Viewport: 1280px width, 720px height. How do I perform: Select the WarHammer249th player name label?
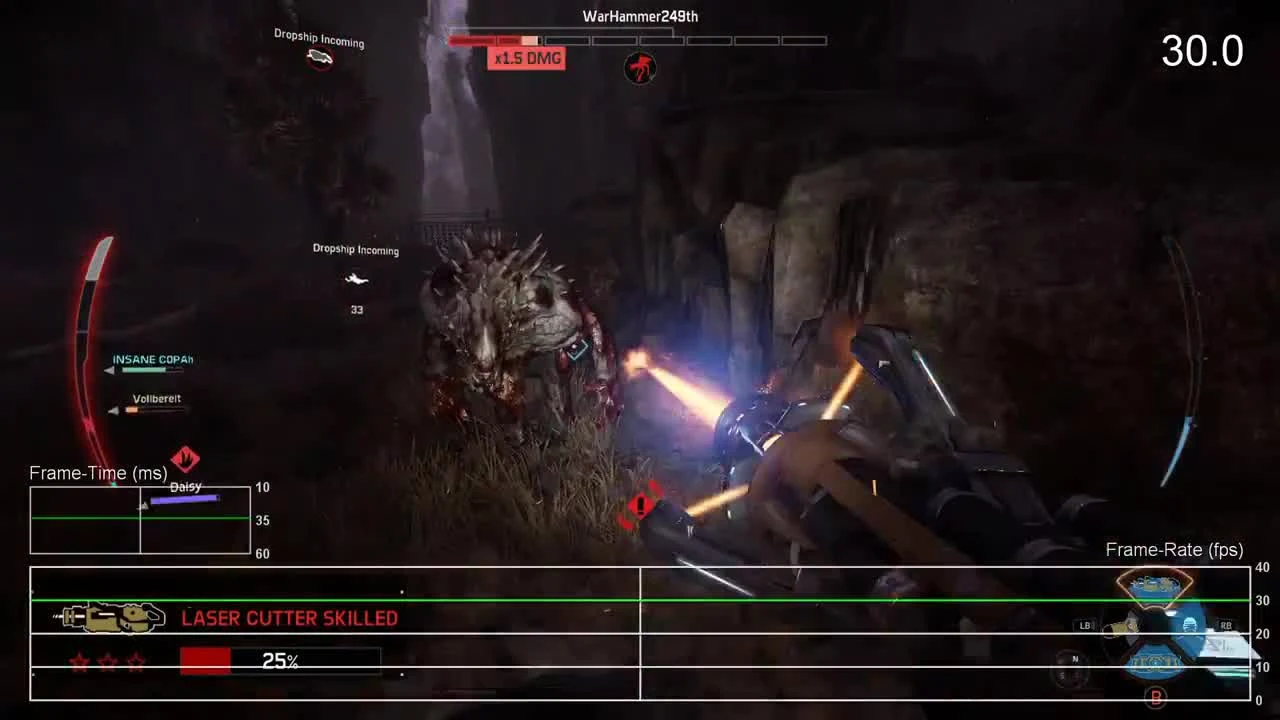tap(639, 16)
